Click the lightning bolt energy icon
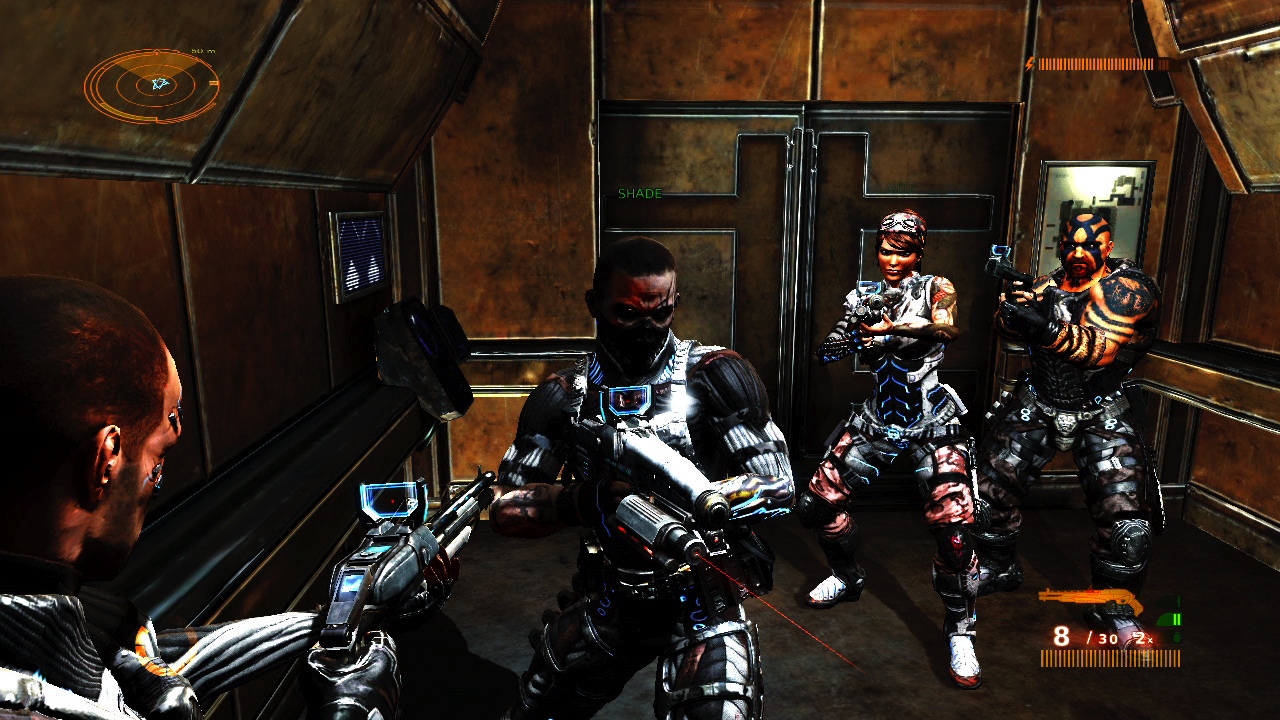 point(1028,66)
